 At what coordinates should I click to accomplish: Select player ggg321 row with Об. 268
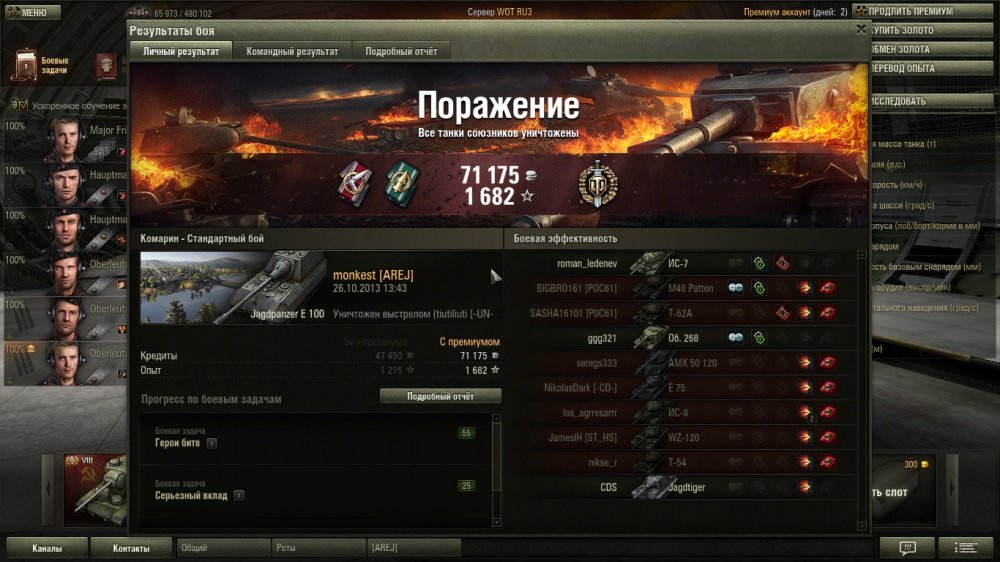point(601,338)
